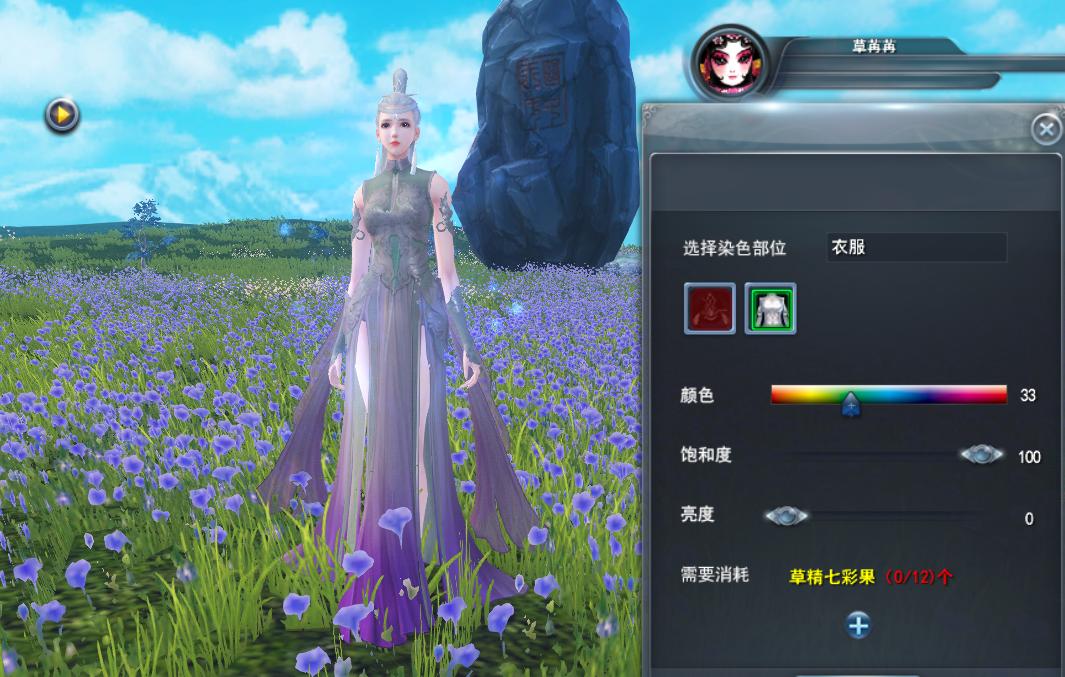Click the yellow arrow button on the left
This screenshot has height=677, width=1065.
(62, 116)
